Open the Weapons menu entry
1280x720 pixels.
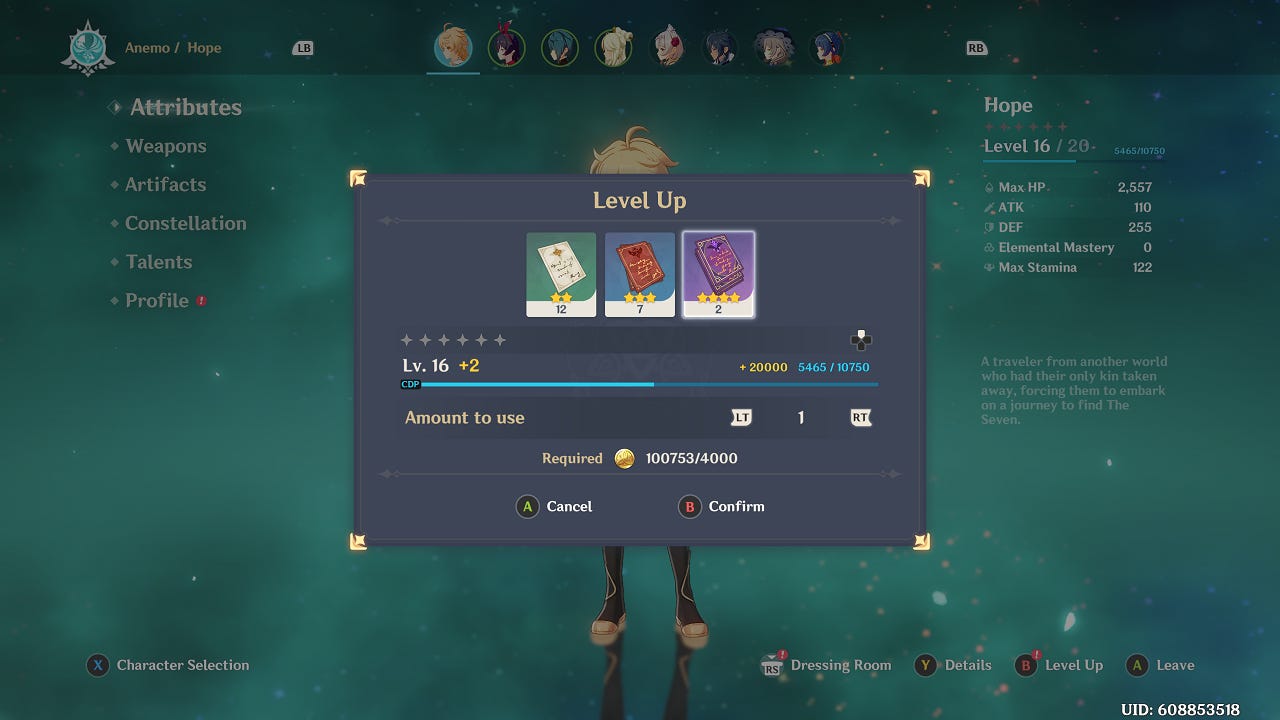[166, 146]
